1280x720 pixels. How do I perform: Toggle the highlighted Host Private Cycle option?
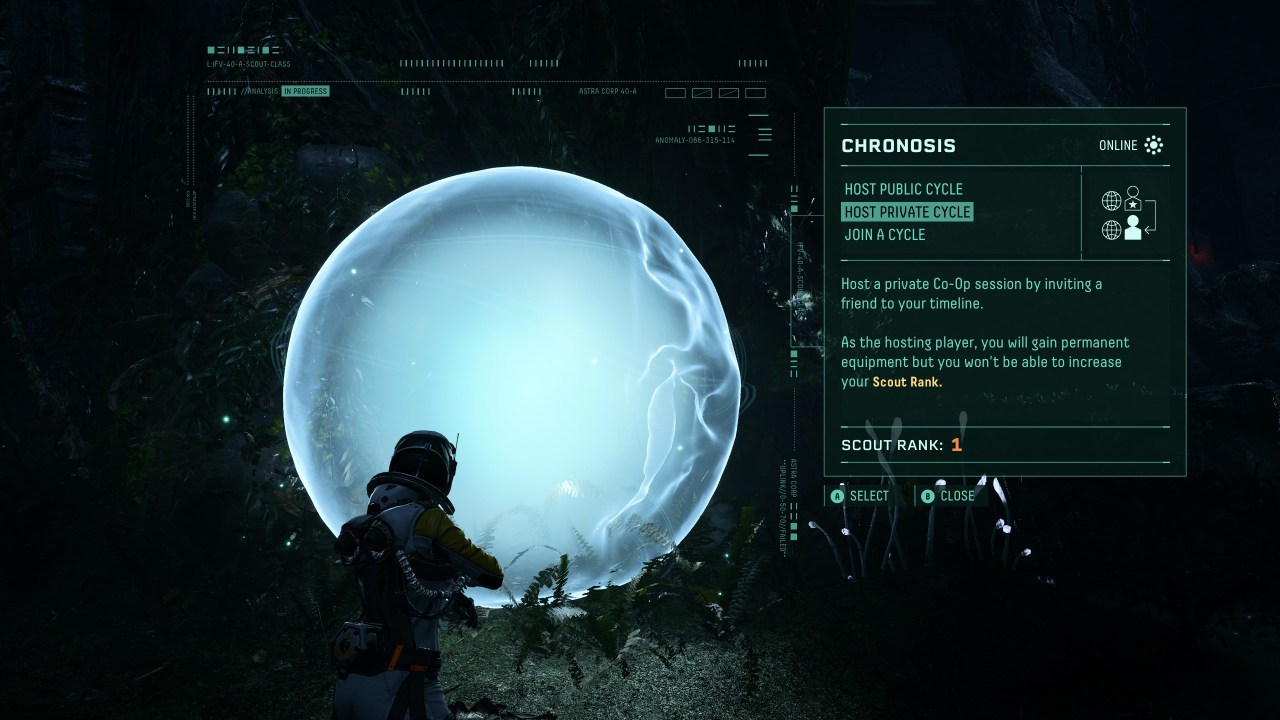click(908, 212)
